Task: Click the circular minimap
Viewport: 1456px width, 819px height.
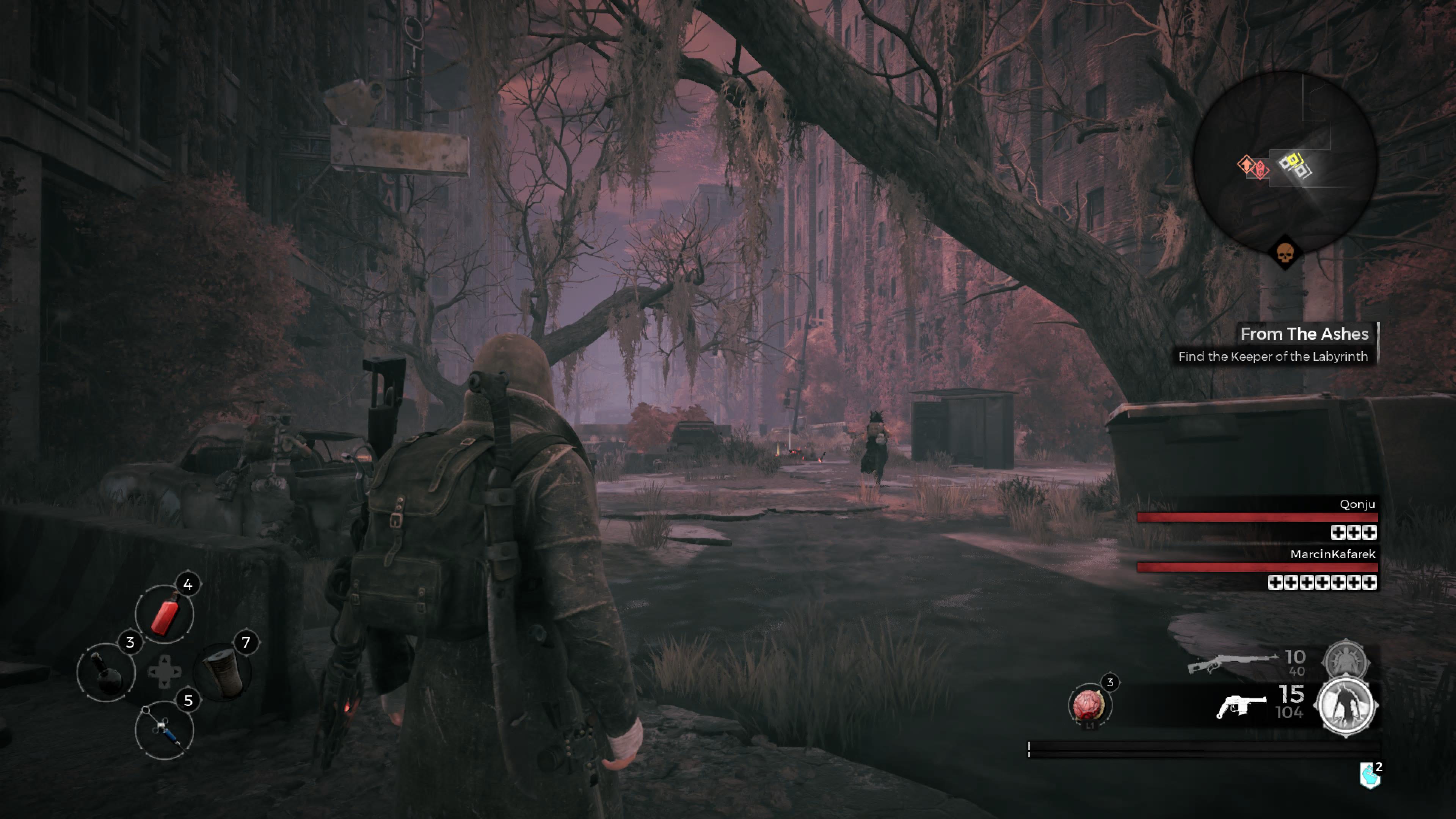Action: point(1284,163)
